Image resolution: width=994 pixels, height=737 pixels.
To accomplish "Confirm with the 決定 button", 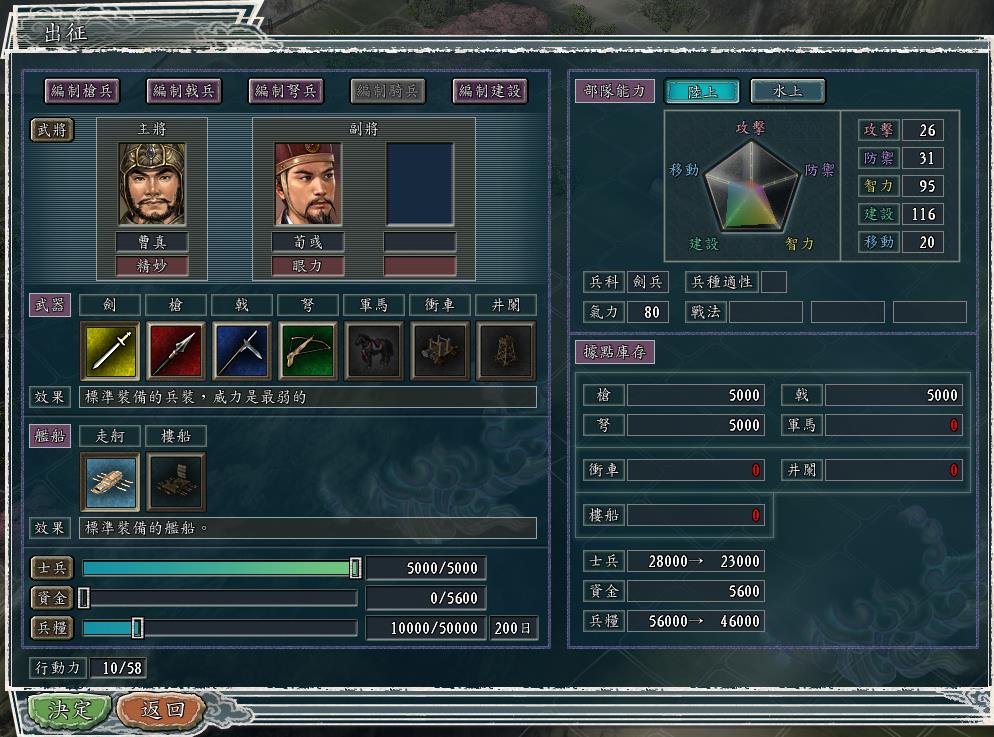I will pos(68,710).
